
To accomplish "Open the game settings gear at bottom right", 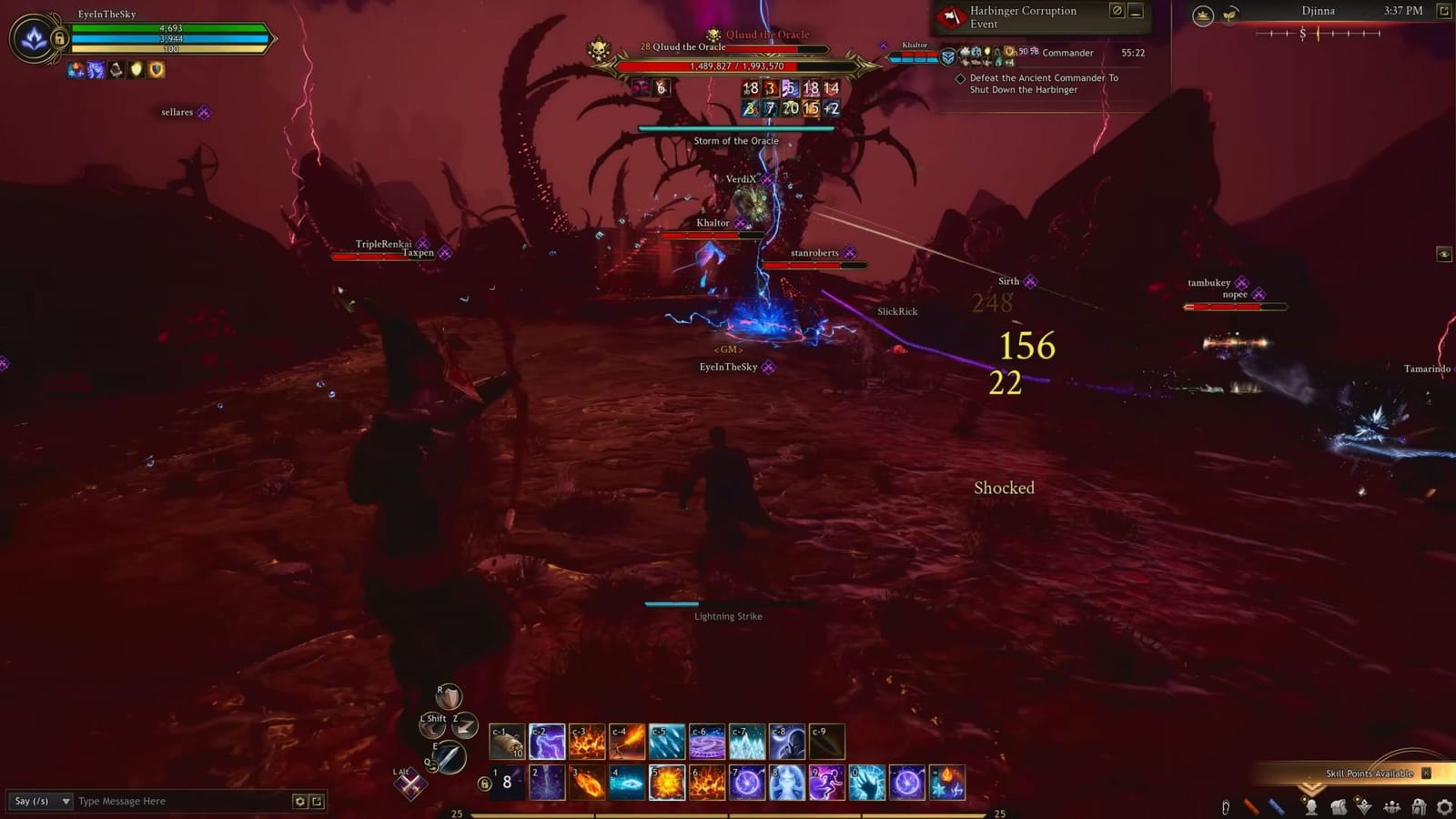I will coord(1445,807).
